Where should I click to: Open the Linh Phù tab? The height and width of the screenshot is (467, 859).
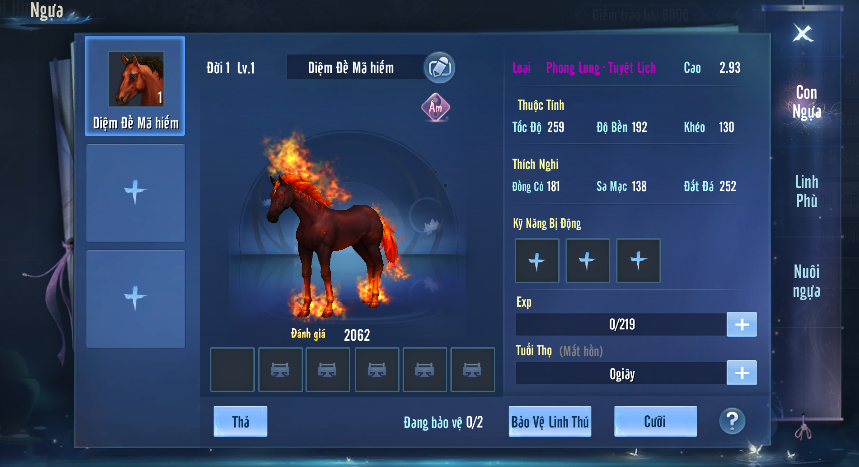point(806,191)
